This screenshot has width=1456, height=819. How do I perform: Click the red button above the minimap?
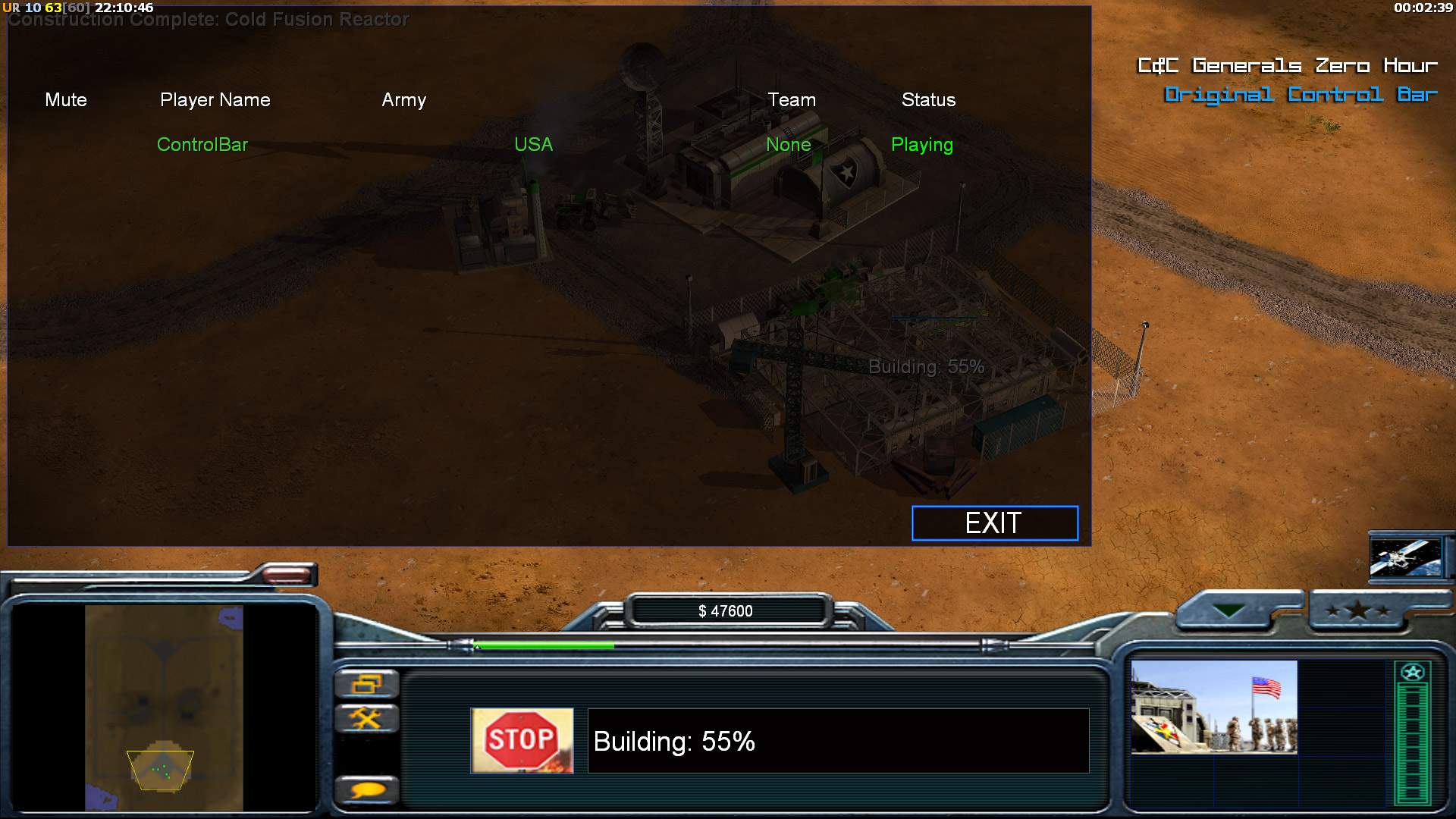pos(287,576)
